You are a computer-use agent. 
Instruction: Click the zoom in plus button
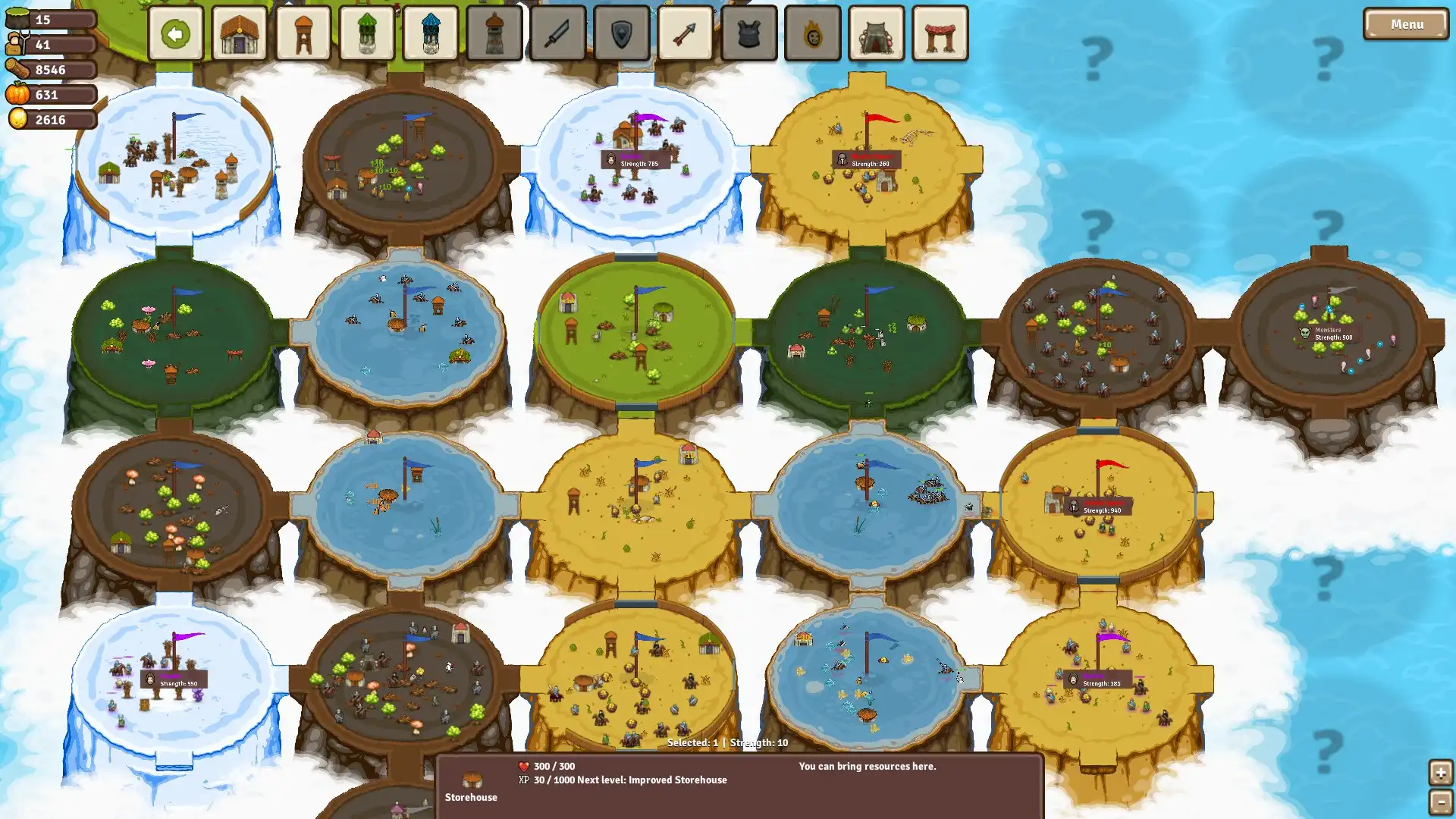coord(1441,773)
